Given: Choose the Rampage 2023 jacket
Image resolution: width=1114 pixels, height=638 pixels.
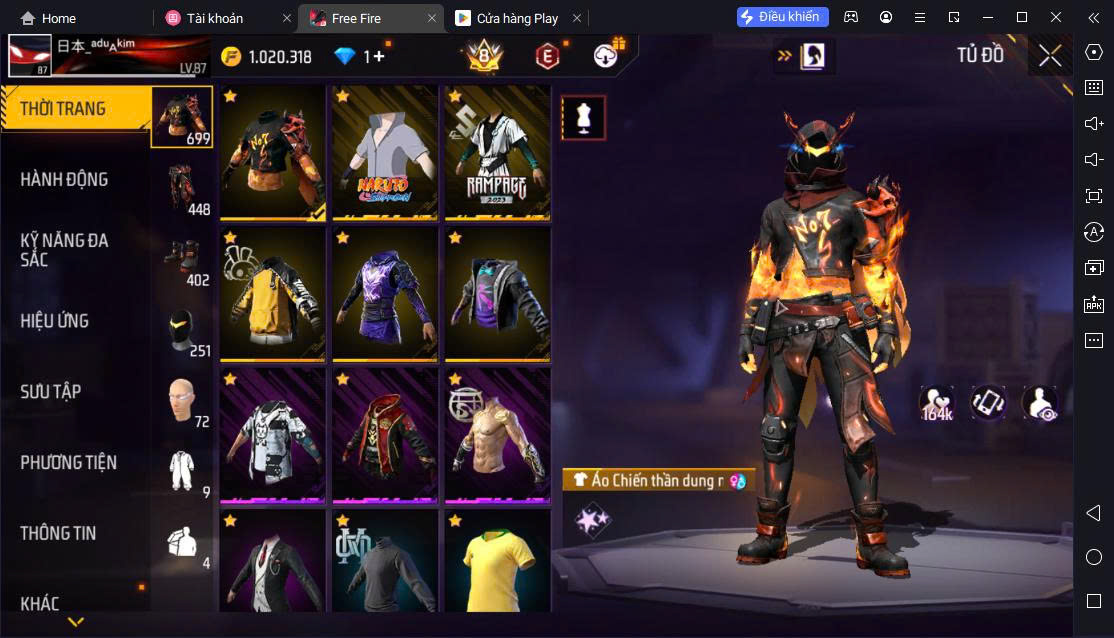Looking at the screenshot, I should tap(497, 152).
